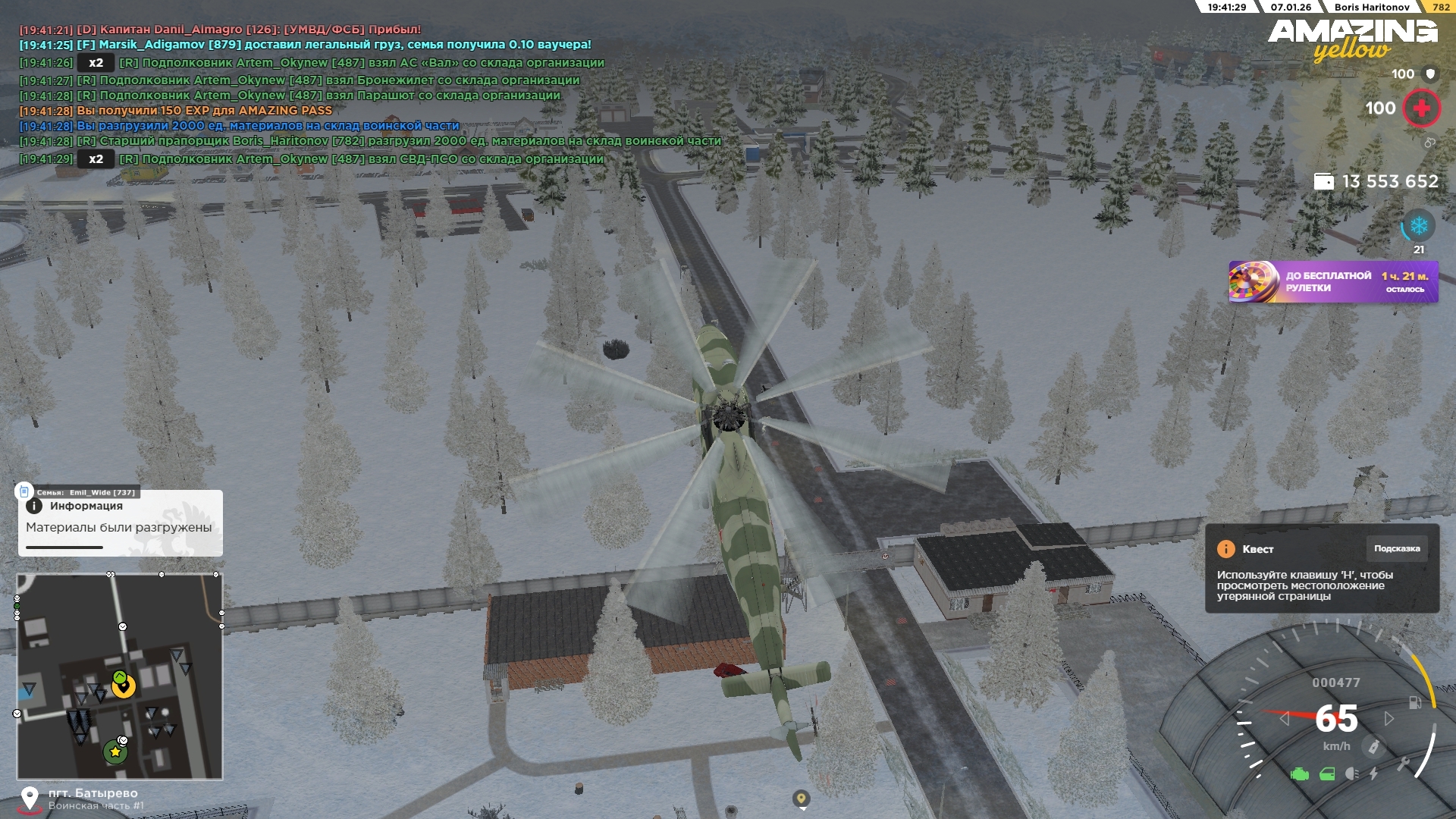Click the AMAZING yellow server logo
The height and width of the screenshot is (819, 1456).
(x=1352, y=39)
